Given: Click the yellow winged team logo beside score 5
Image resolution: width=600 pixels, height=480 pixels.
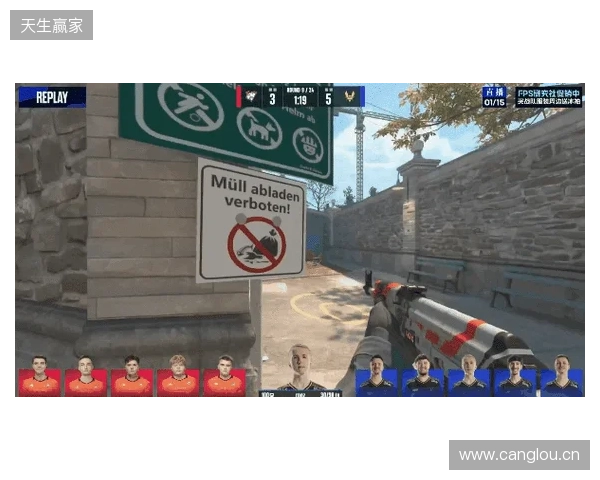Looking at the screenshot, I should click(350, 97).
